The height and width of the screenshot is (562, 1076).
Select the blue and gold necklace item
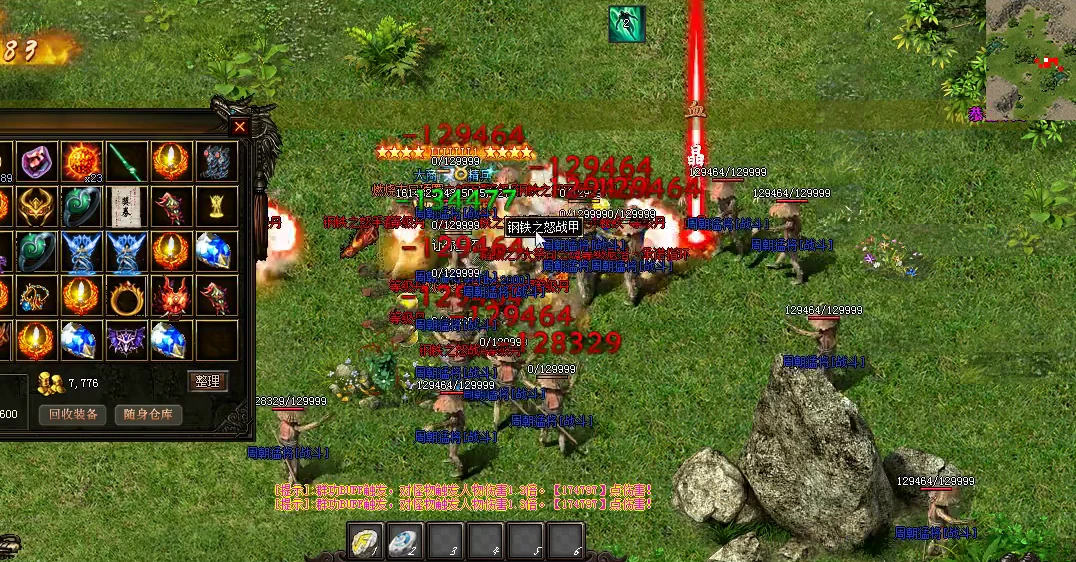tap(37, 296)
